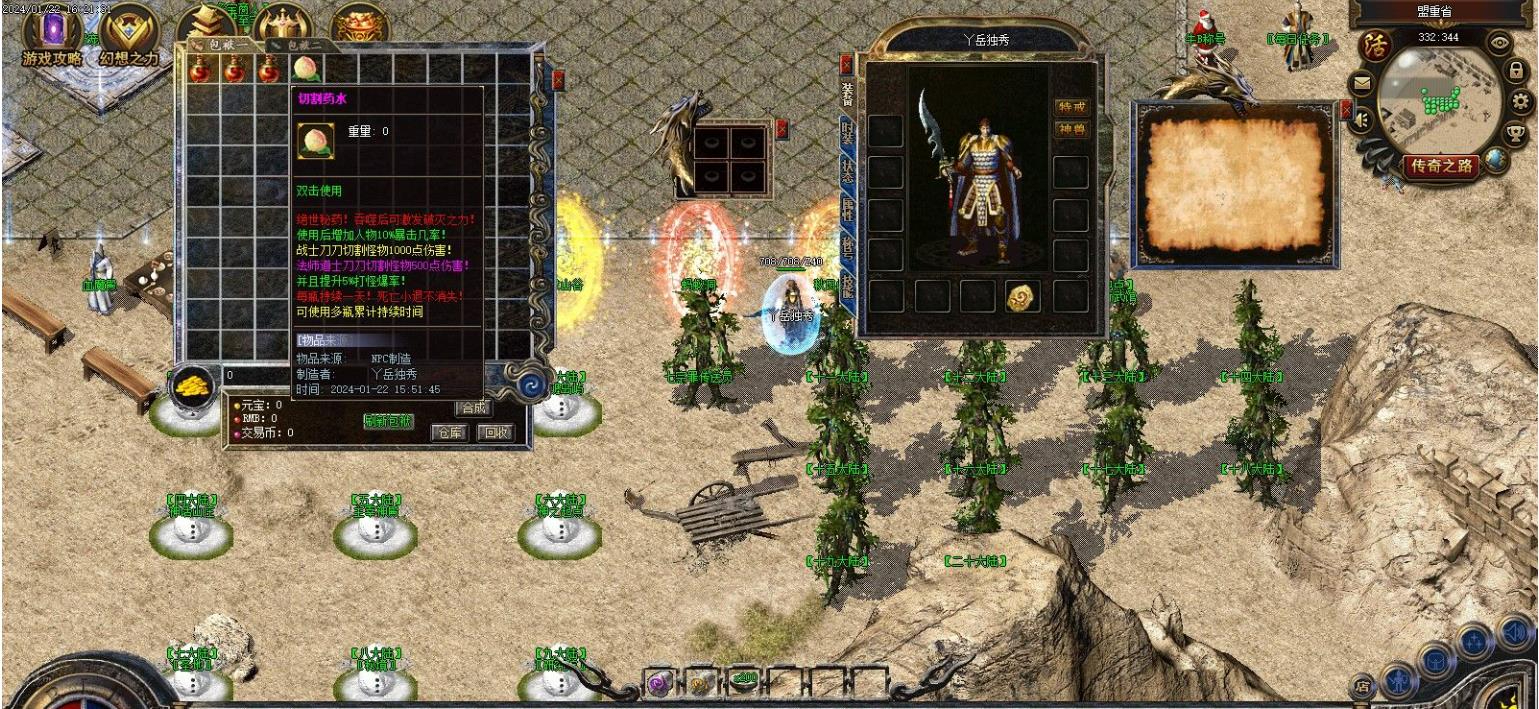Select the golden medal equipment slot
Screen dimensions: 1539x709
1023,296
